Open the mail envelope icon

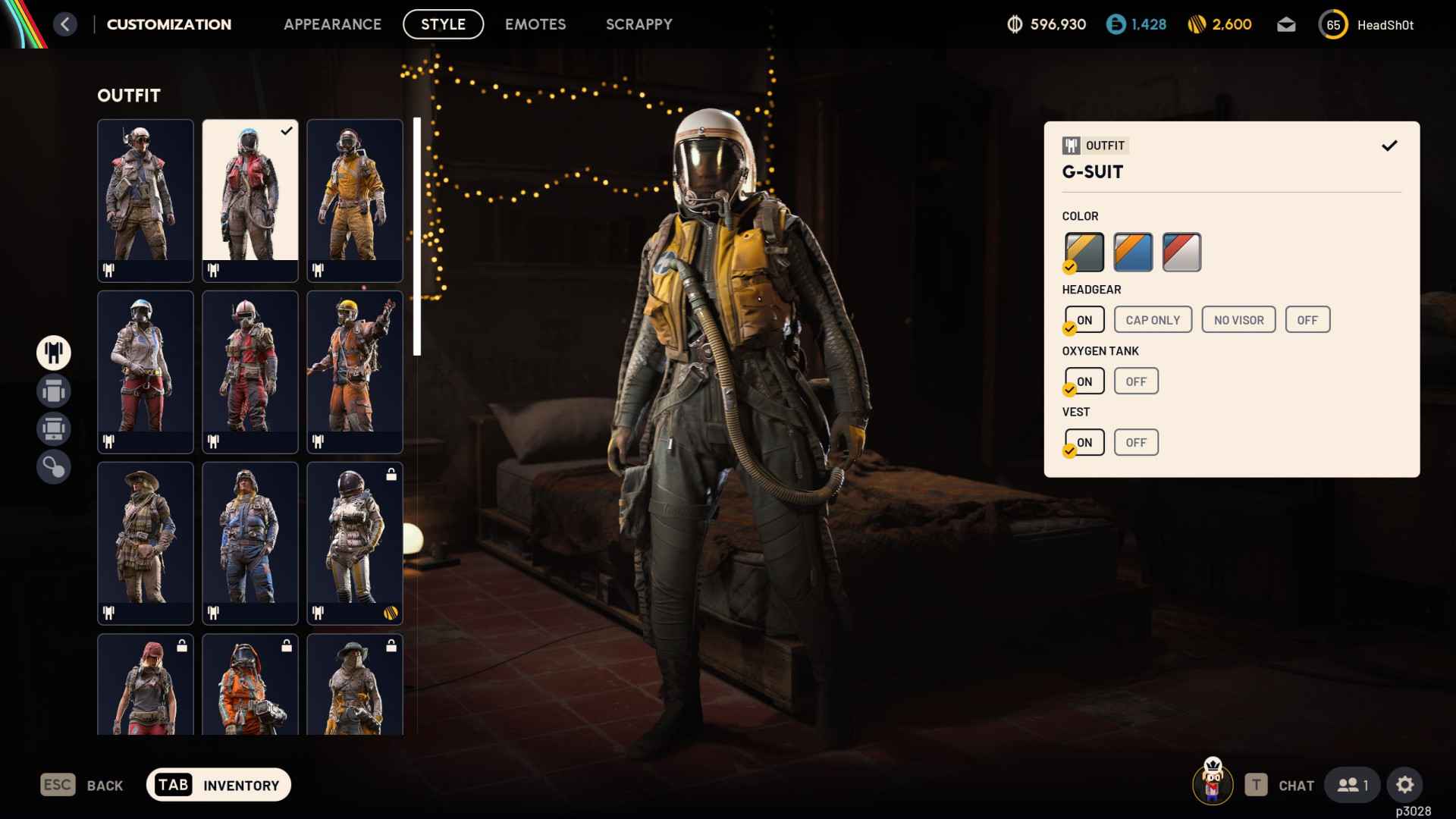1286,24
